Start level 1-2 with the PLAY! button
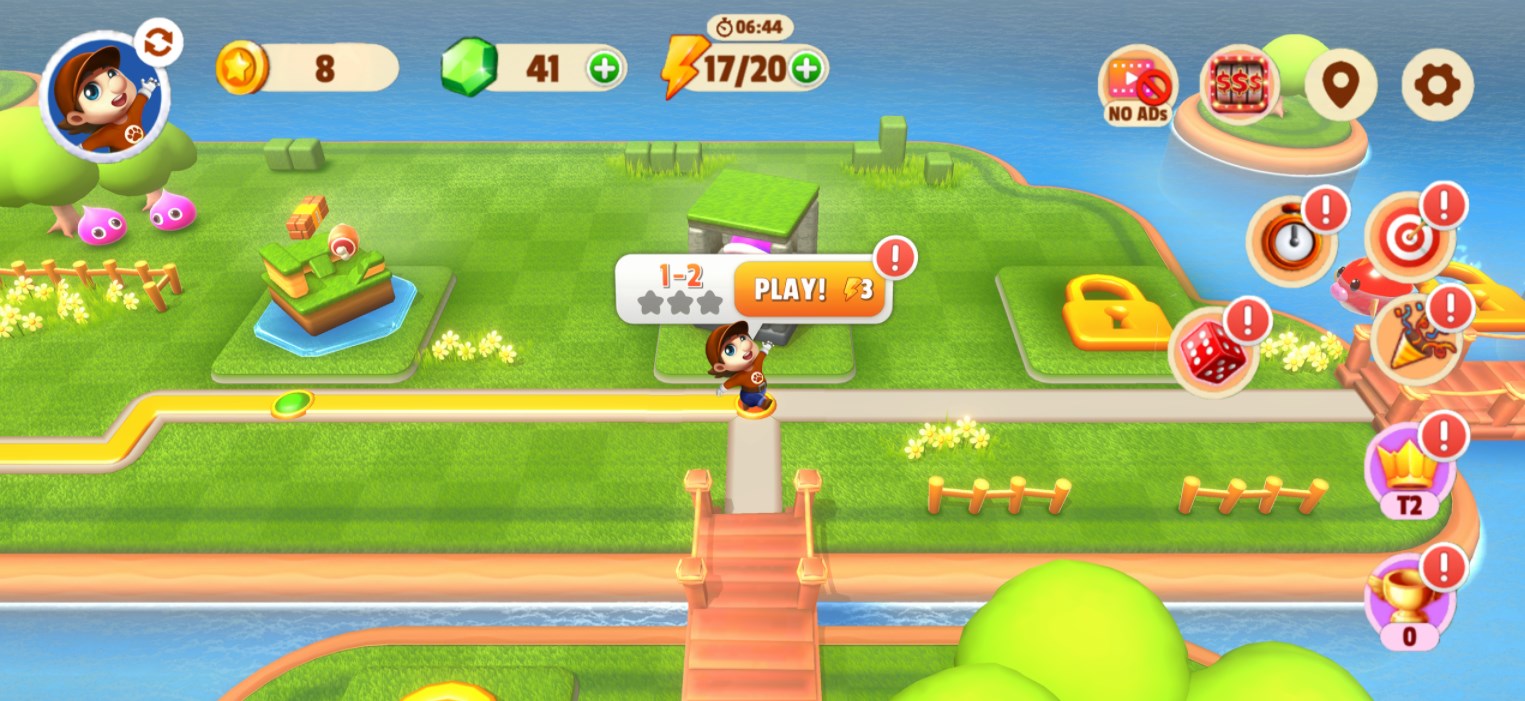This screenshot has height=701, width=1525. (810, 290)
